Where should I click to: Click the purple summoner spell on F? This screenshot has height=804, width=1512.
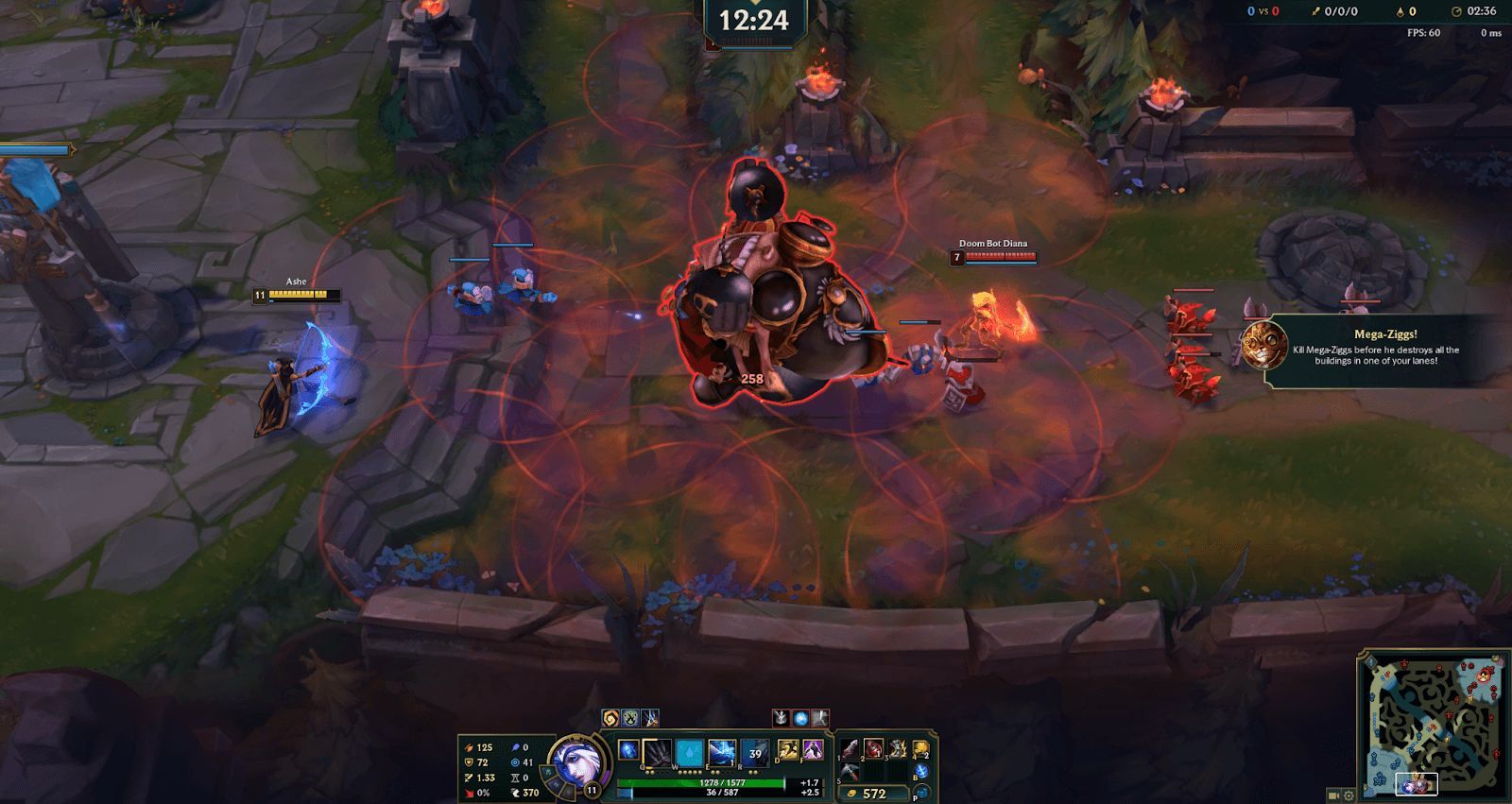[x=813, y=750]
